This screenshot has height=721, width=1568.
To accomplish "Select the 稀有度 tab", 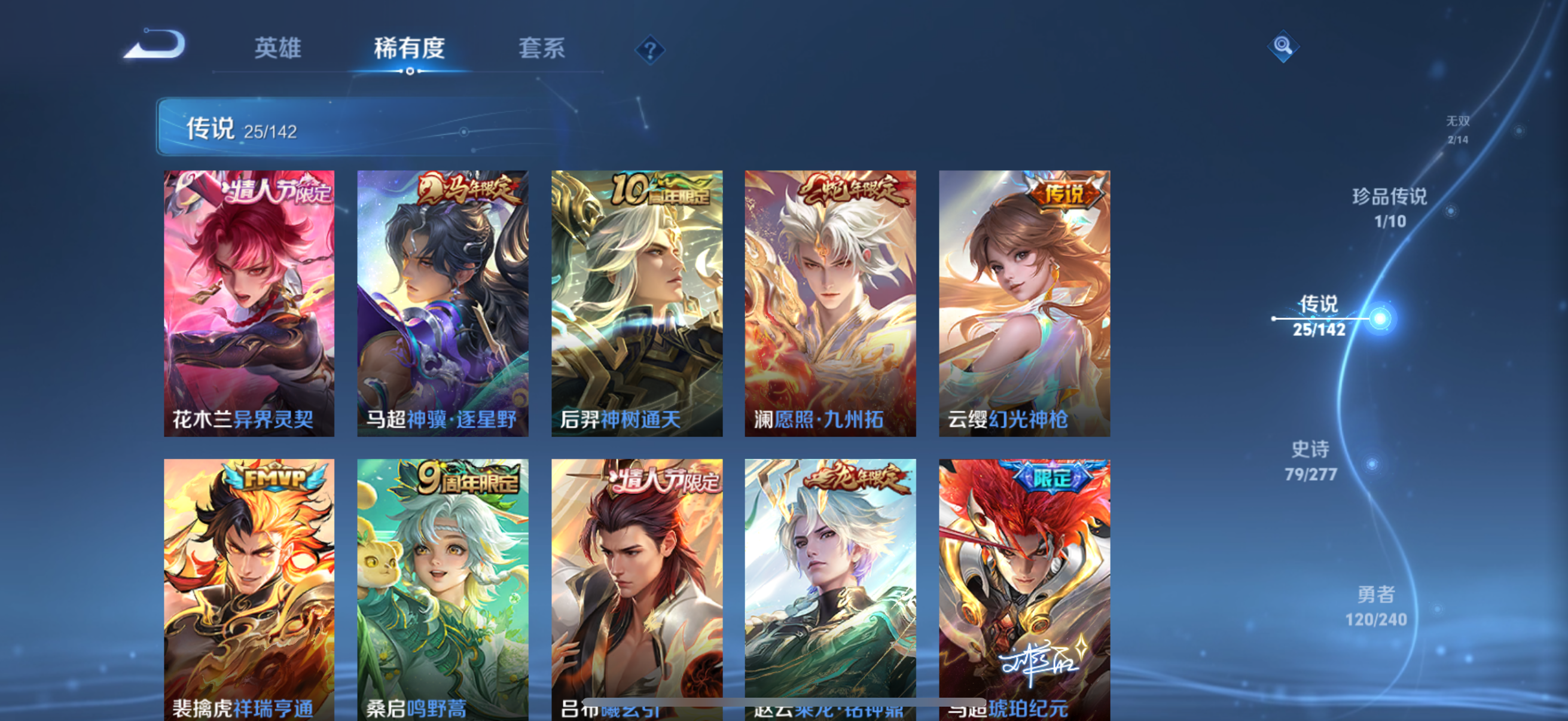I will point(409,48).
